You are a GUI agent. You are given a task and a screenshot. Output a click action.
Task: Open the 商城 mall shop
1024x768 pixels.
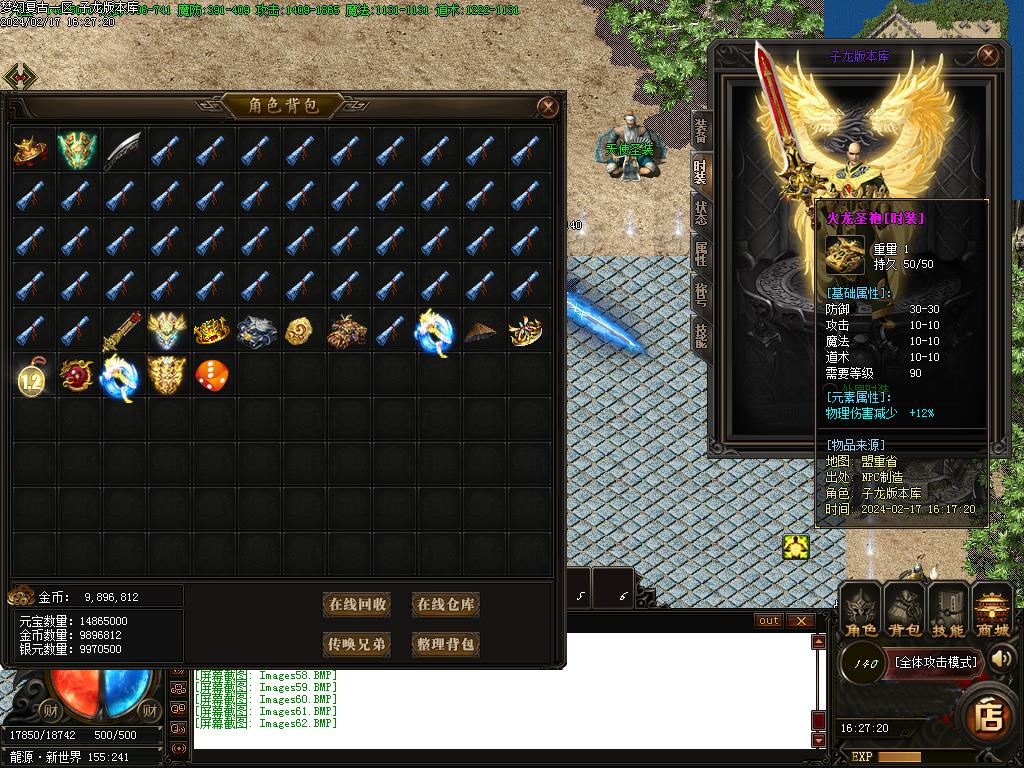992,611
